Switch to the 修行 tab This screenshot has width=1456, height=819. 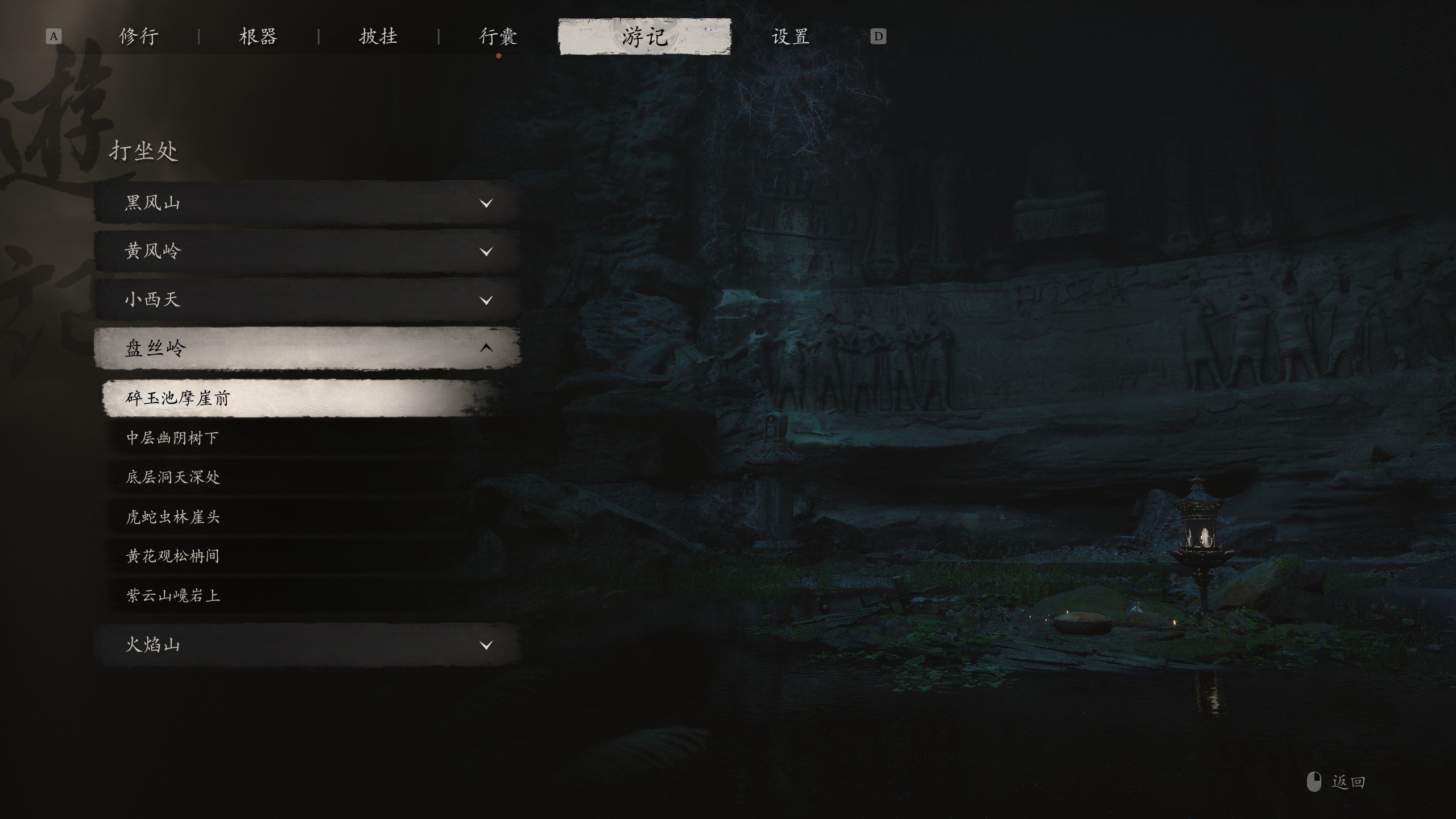point(139,37)
